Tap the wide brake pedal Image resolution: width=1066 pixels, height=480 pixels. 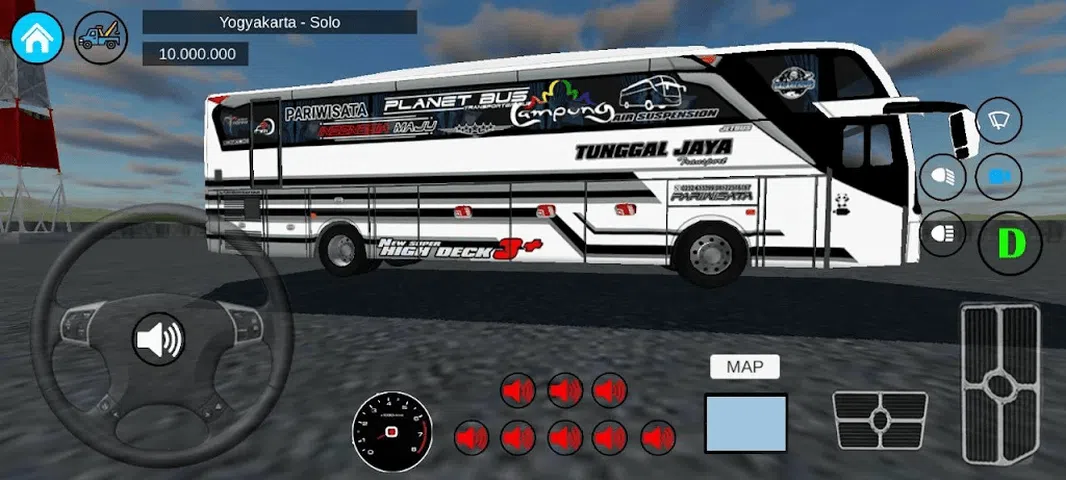click(x=880, y=420)
